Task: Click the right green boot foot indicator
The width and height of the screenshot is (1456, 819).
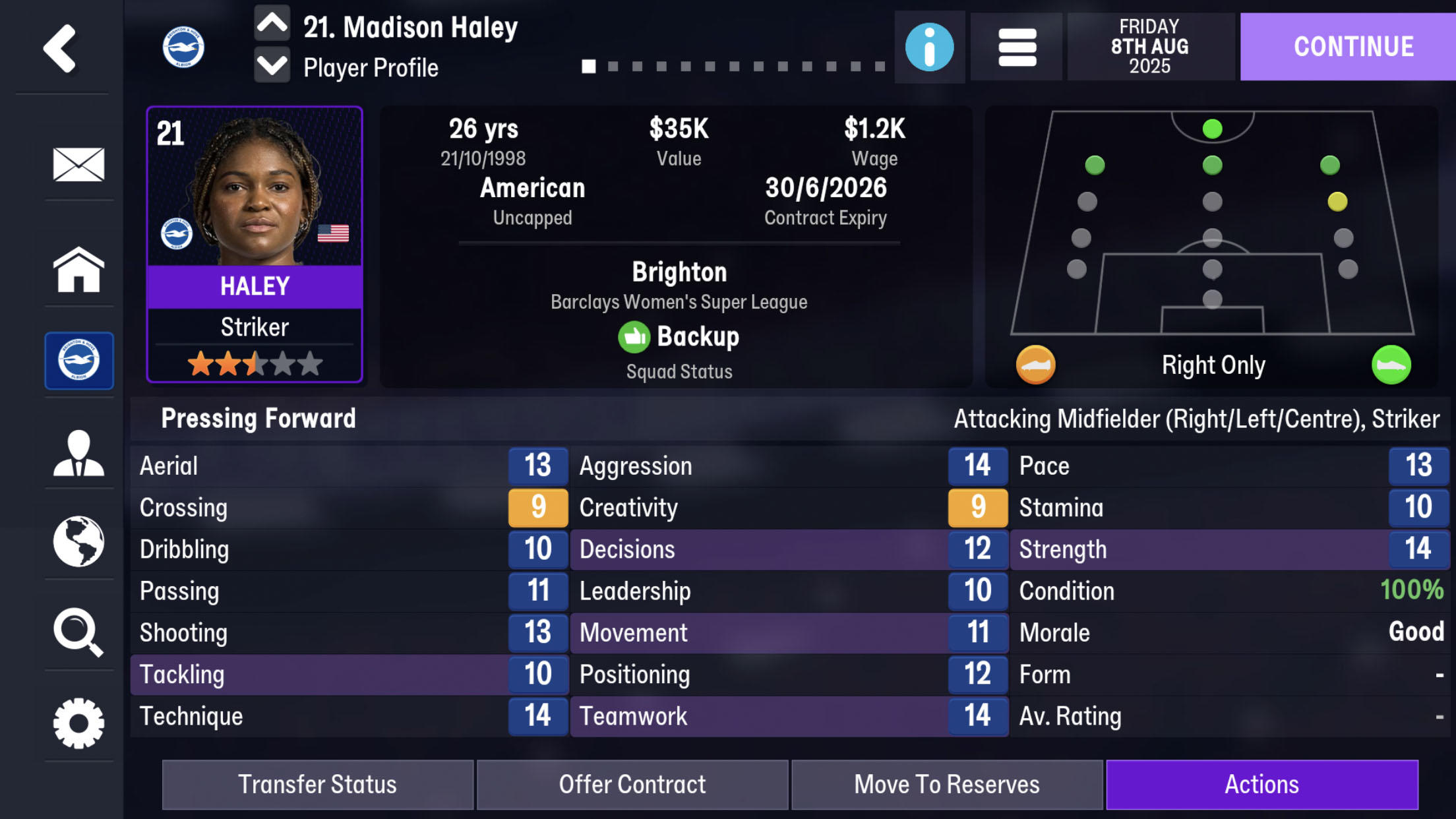Action: [x=1392, y=364]
